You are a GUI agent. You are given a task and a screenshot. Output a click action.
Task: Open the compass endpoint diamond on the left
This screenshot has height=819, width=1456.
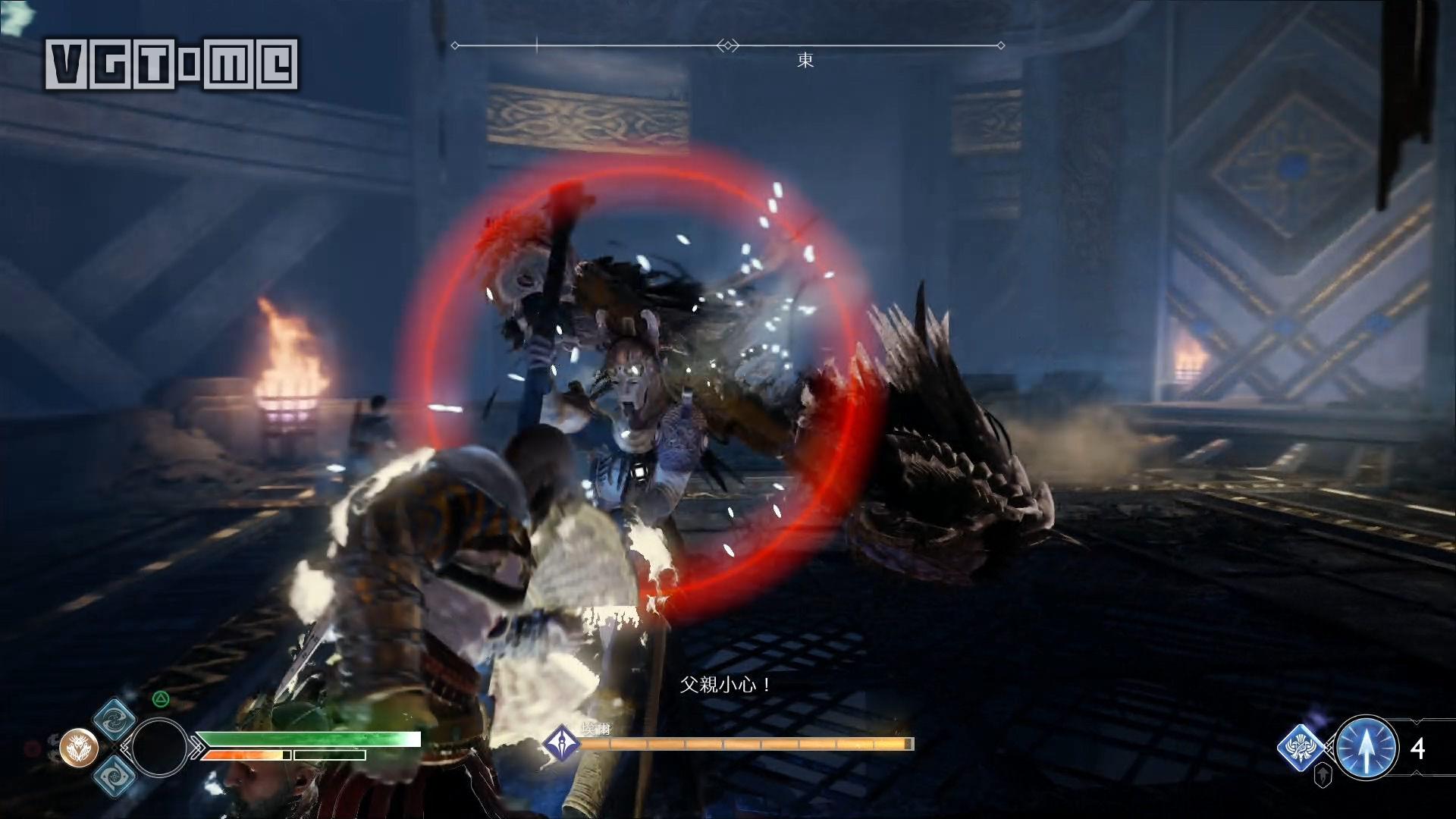[x=455, y=45]
